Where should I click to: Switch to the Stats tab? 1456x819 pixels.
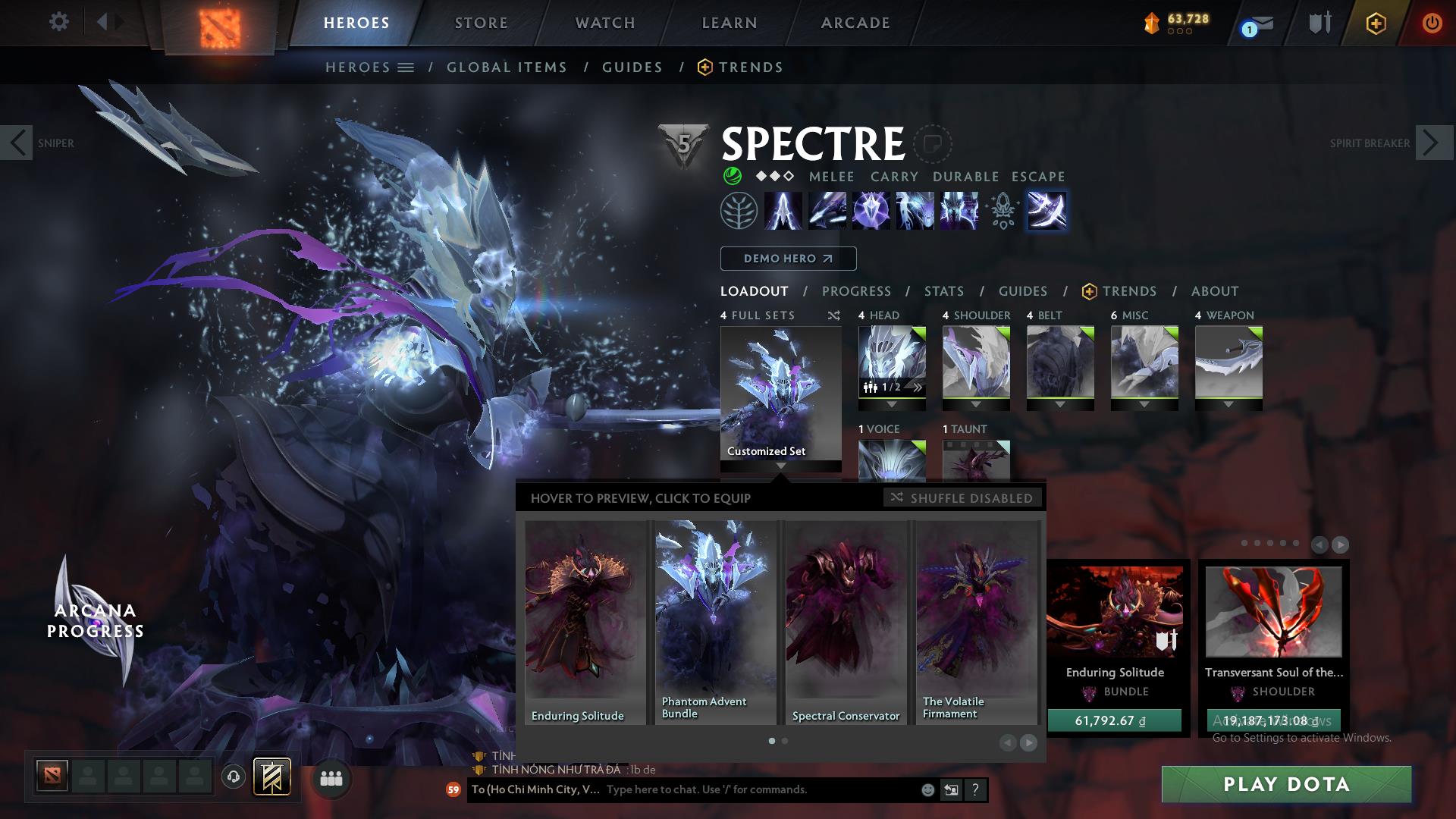[943, 291]
